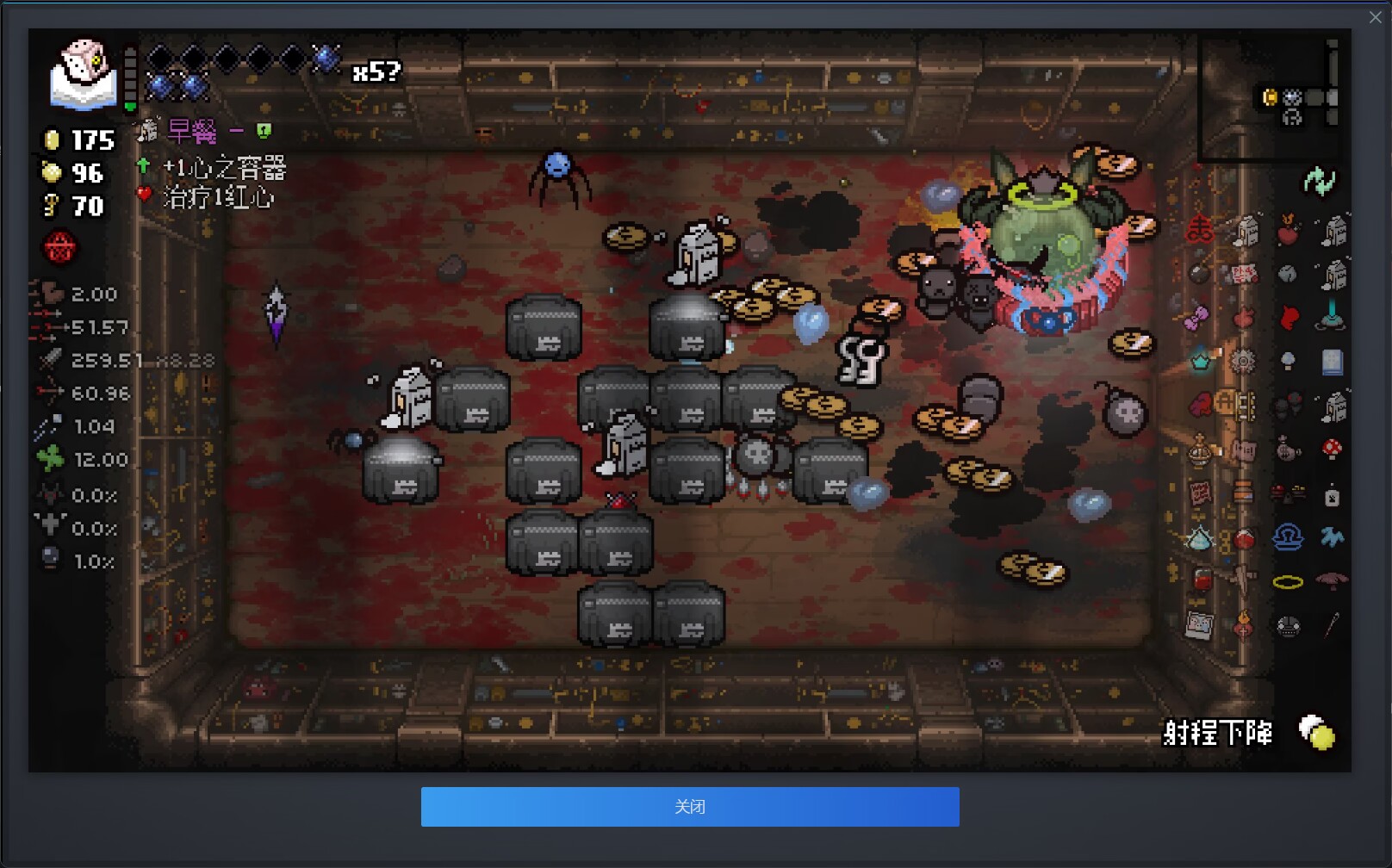Select the glowing blue crown item
The width and height of the screenshot is (1392, 868).
click(1200, 360)
